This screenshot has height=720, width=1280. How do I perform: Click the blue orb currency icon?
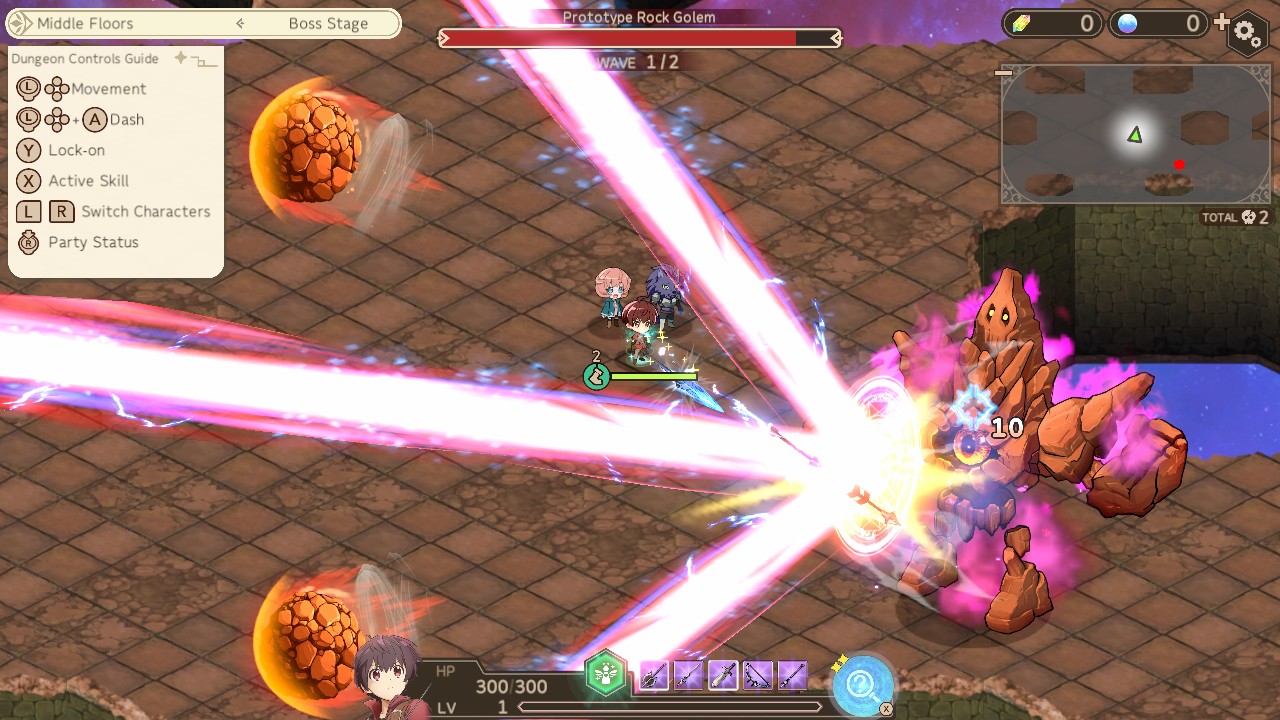[1126, 22]
